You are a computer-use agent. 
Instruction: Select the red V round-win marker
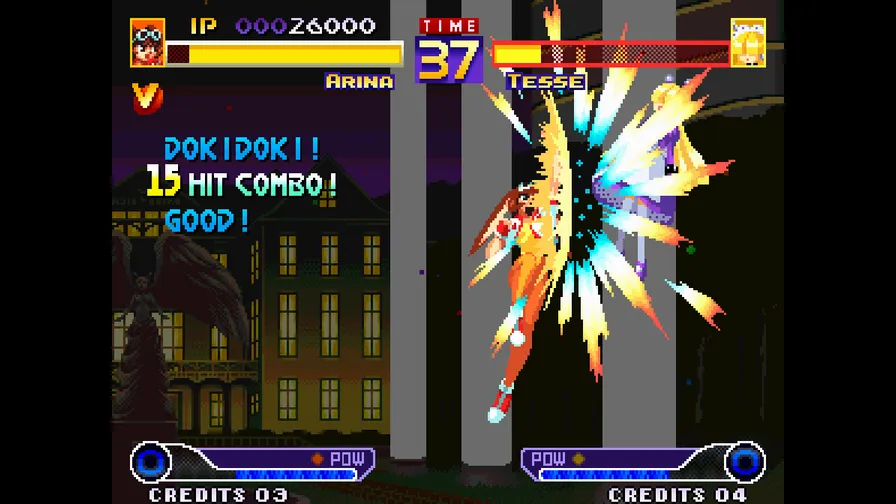point(144,96)
